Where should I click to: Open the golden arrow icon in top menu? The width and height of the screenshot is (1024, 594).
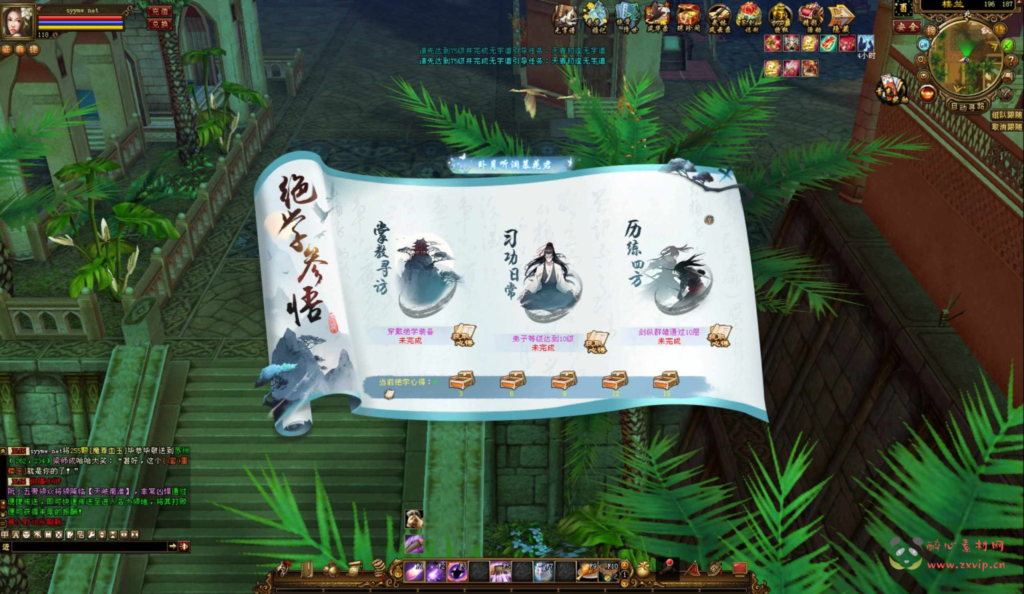tap(840, 15)
